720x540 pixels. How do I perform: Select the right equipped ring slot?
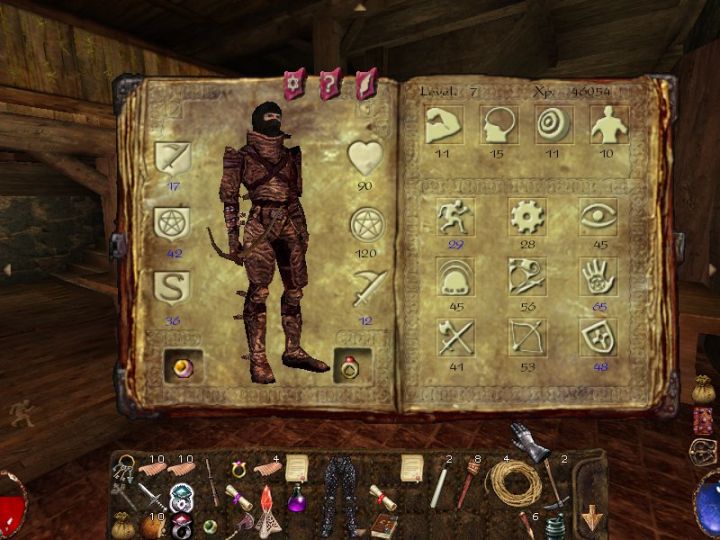pos(352,367)
